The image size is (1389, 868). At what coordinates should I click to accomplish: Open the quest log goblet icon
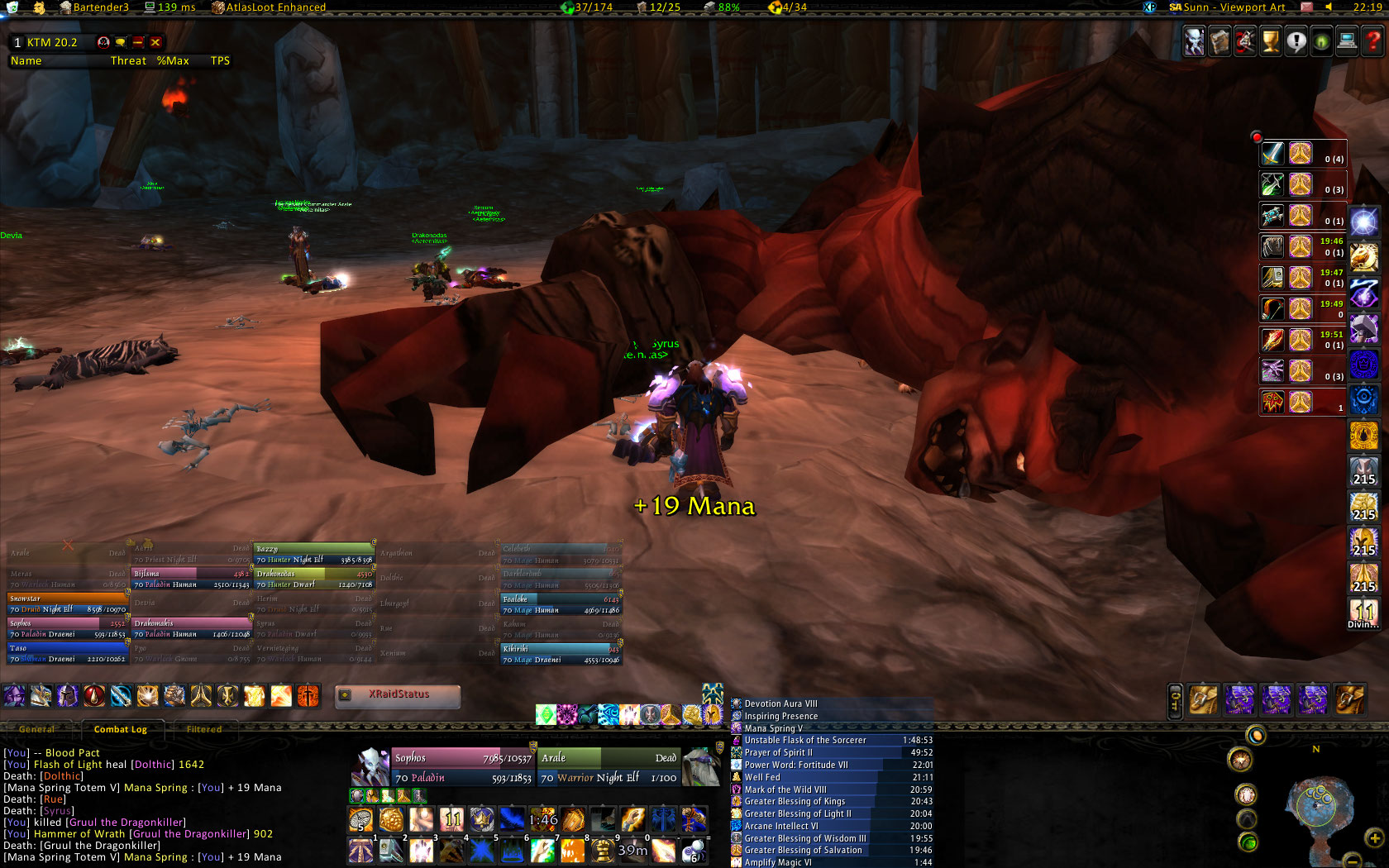[x=1271, y=41]
